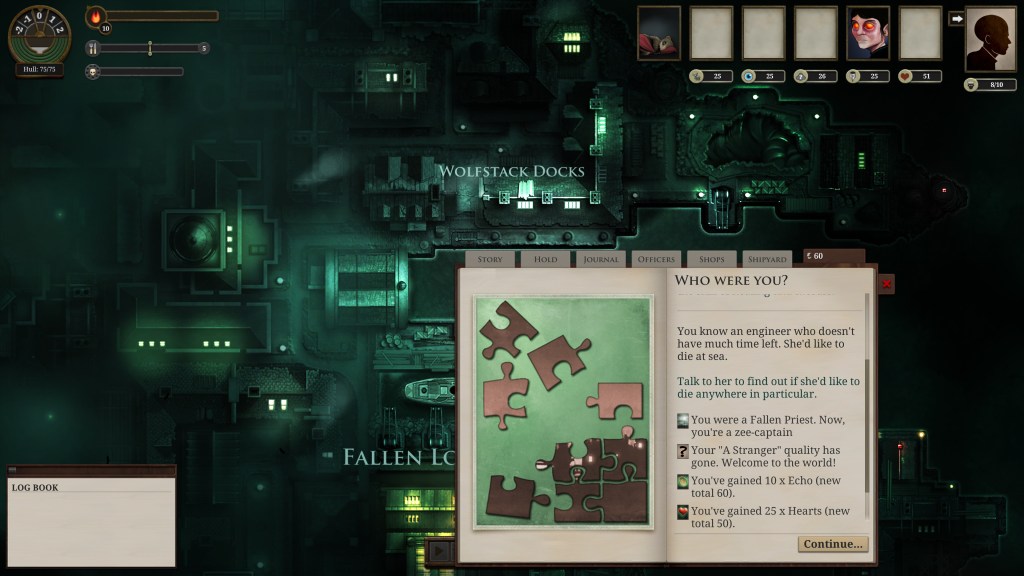Click the white arrow beside the captain portrait
The image size is (1024, 576).
(x=956, y=18)
